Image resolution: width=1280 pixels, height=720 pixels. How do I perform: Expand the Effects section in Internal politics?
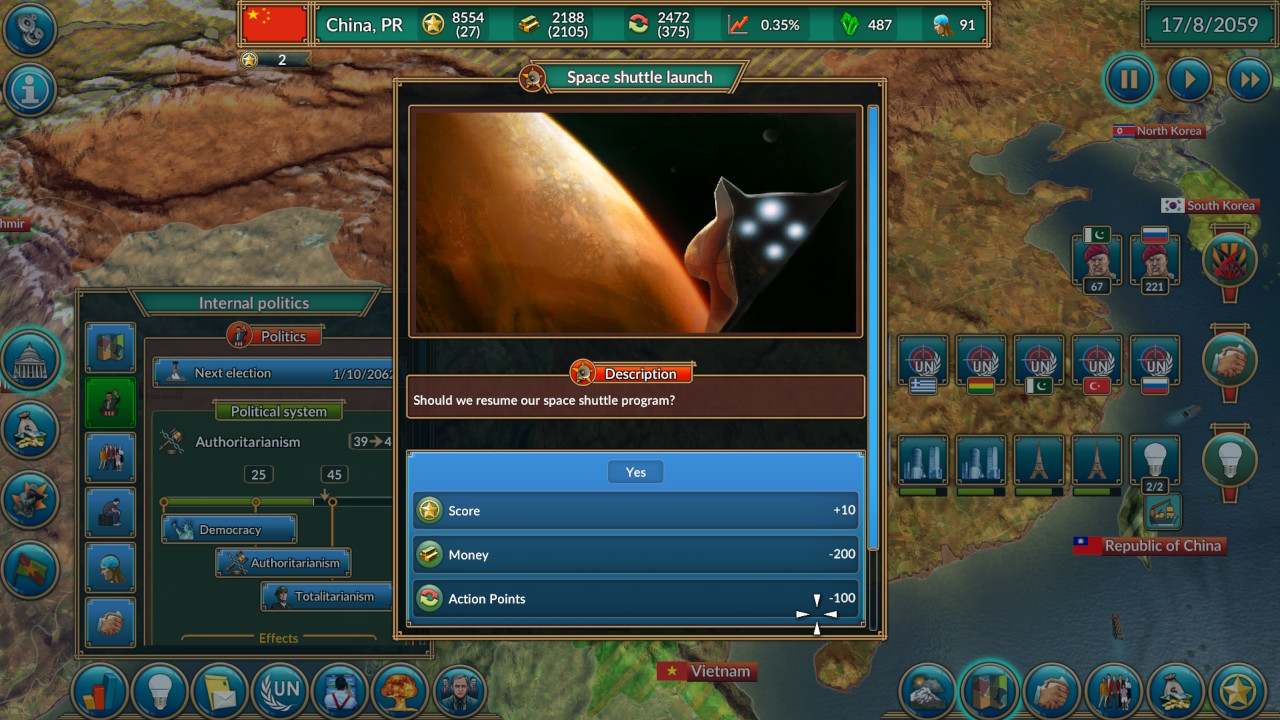(x=278, y=638)
